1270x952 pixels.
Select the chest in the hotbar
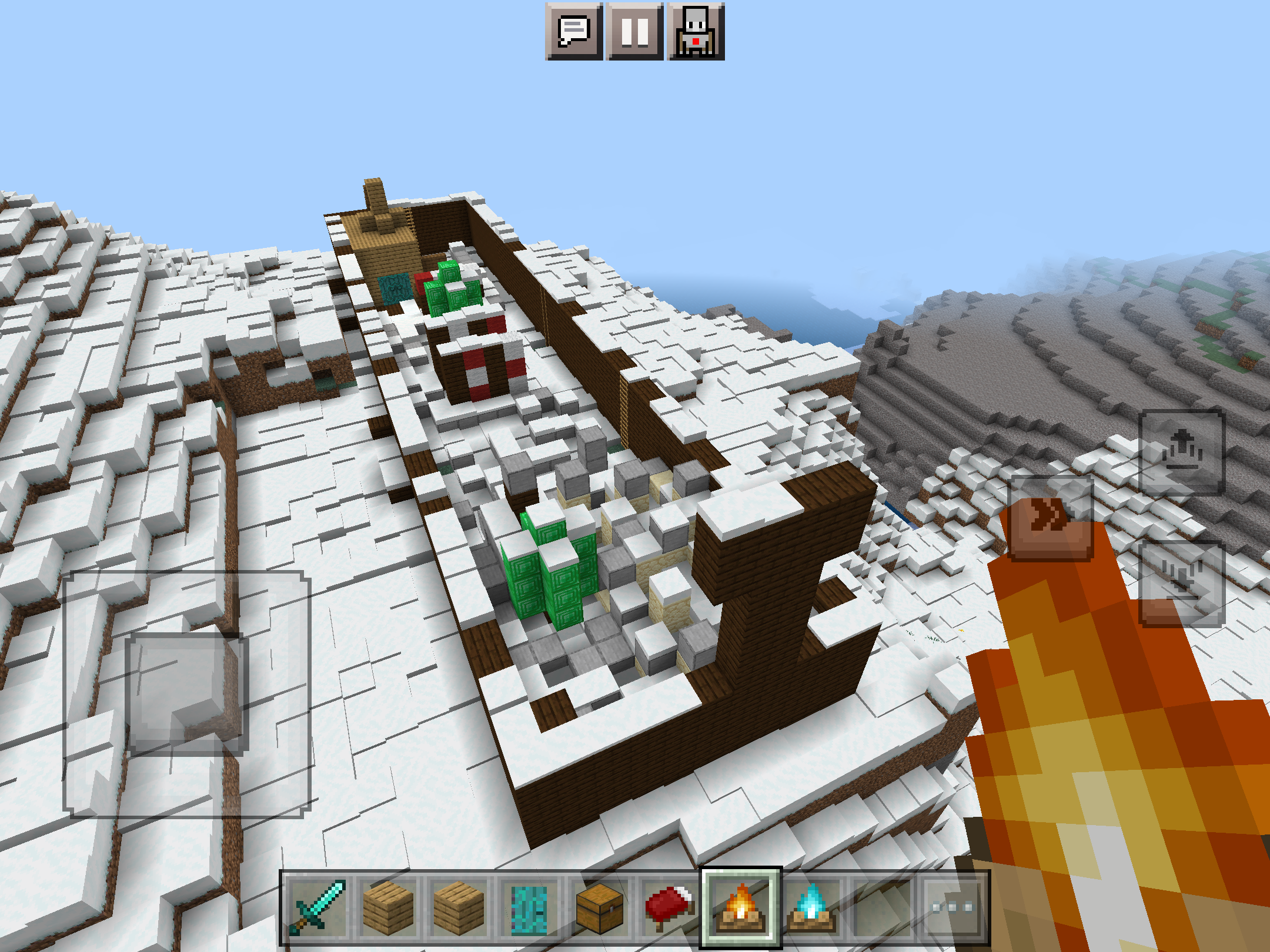[x=600, y=907]
